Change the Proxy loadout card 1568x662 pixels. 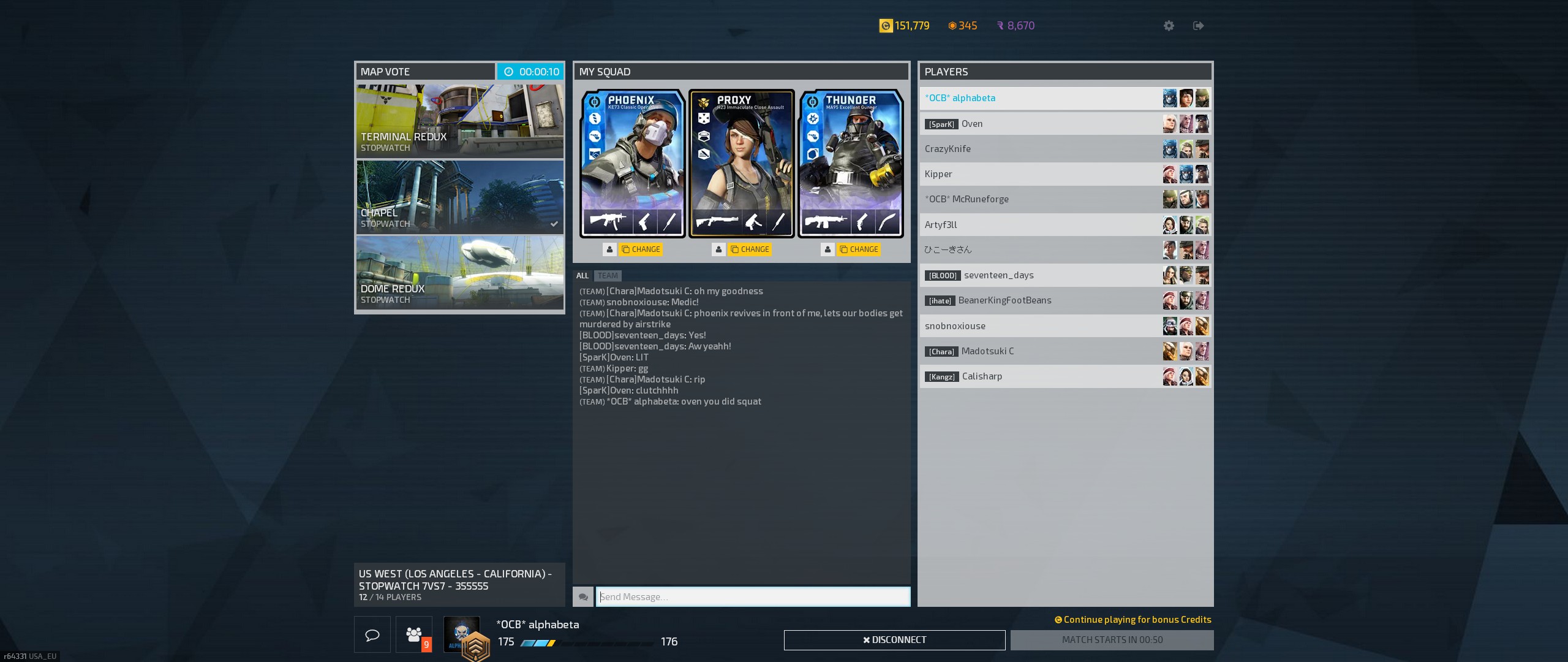(x=750, y=249)
